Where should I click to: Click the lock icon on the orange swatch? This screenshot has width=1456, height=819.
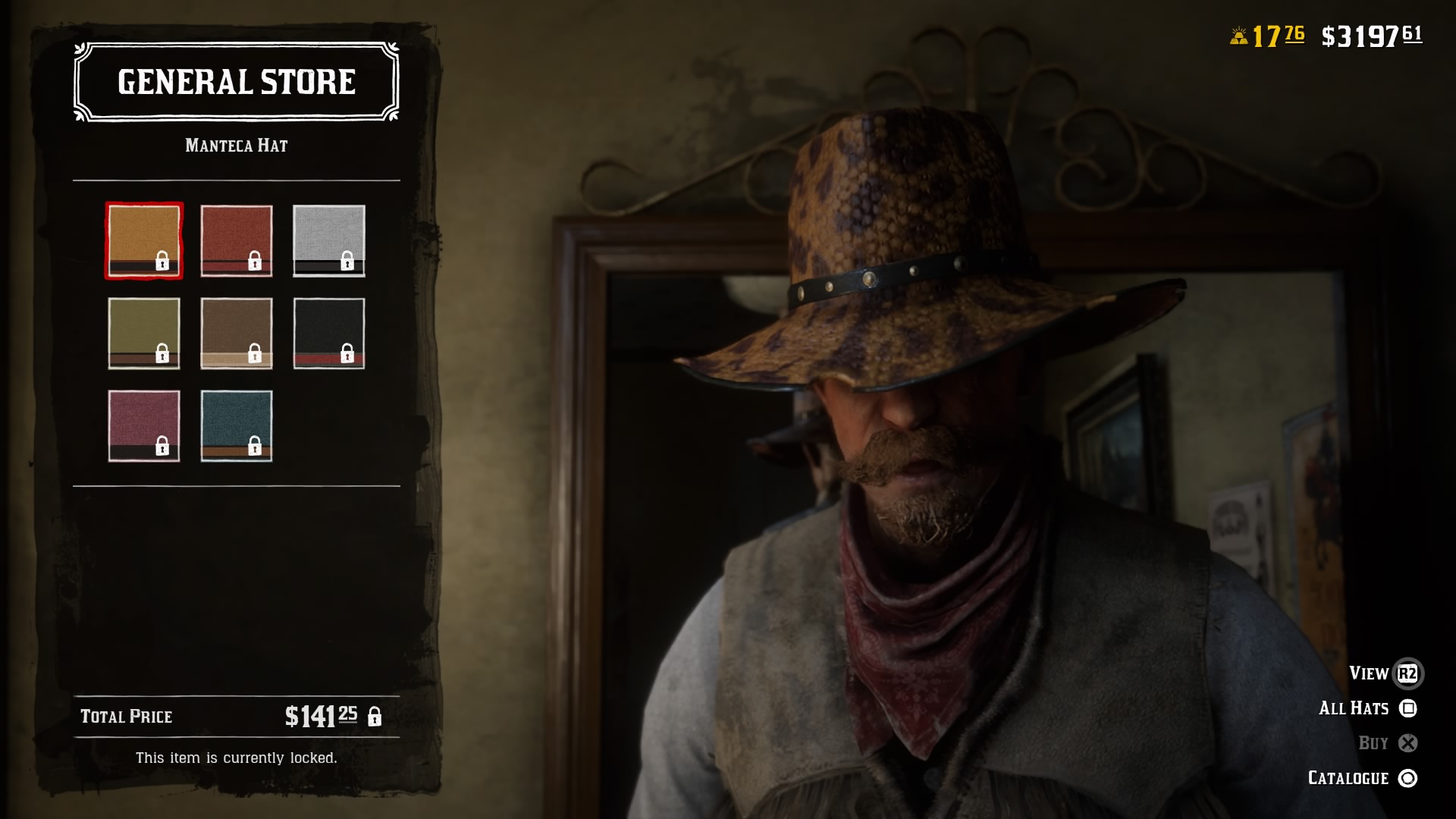pyautogui.click(x=162, y=262)
